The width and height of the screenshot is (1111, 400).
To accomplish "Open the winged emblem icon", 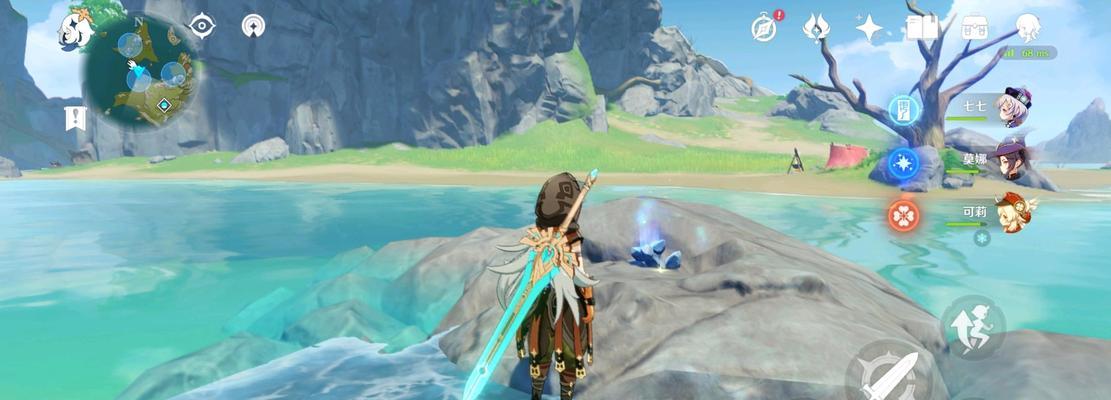I will pos(817,28).
